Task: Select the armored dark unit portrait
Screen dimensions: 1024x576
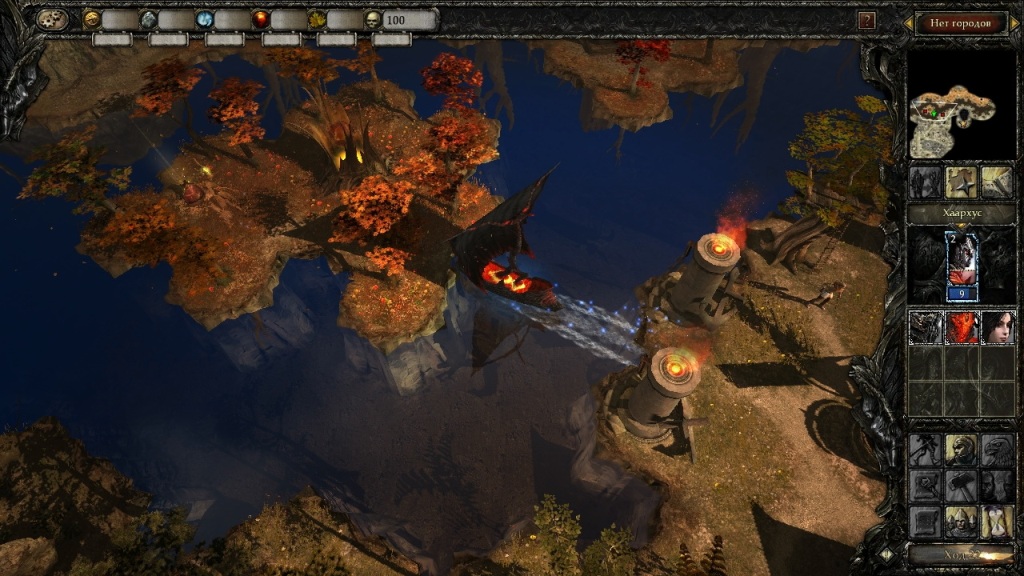Action: pyautogui.click(x=925, y=327)
